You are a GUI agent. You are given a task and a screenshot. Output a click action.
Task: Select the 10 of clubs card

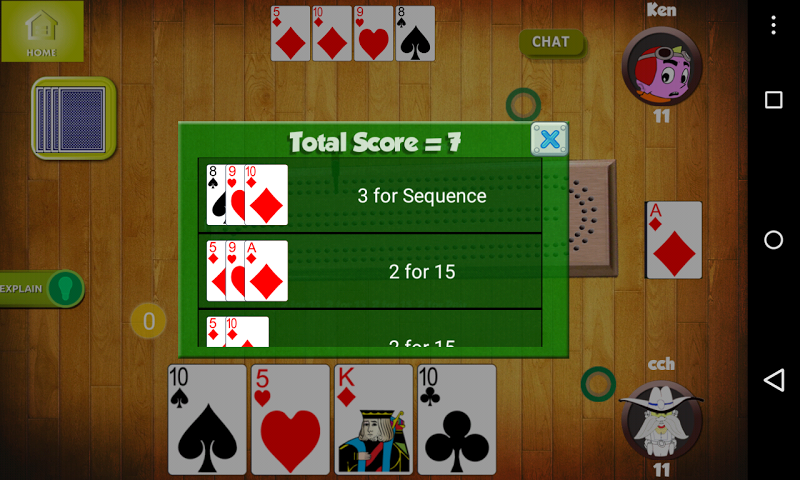point(457,418)
